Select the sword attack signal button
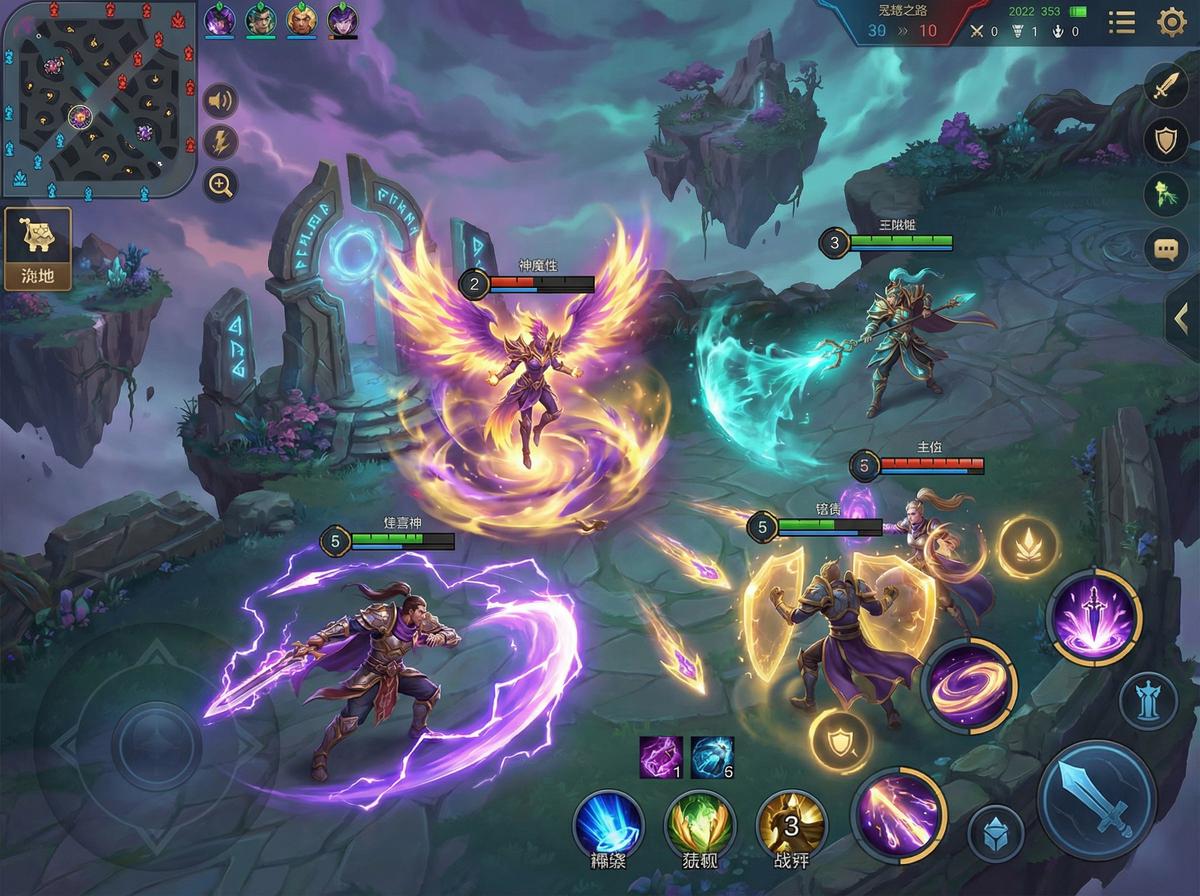The height and width of the screenshot is (896, 1200). (x=1165, y=88)
